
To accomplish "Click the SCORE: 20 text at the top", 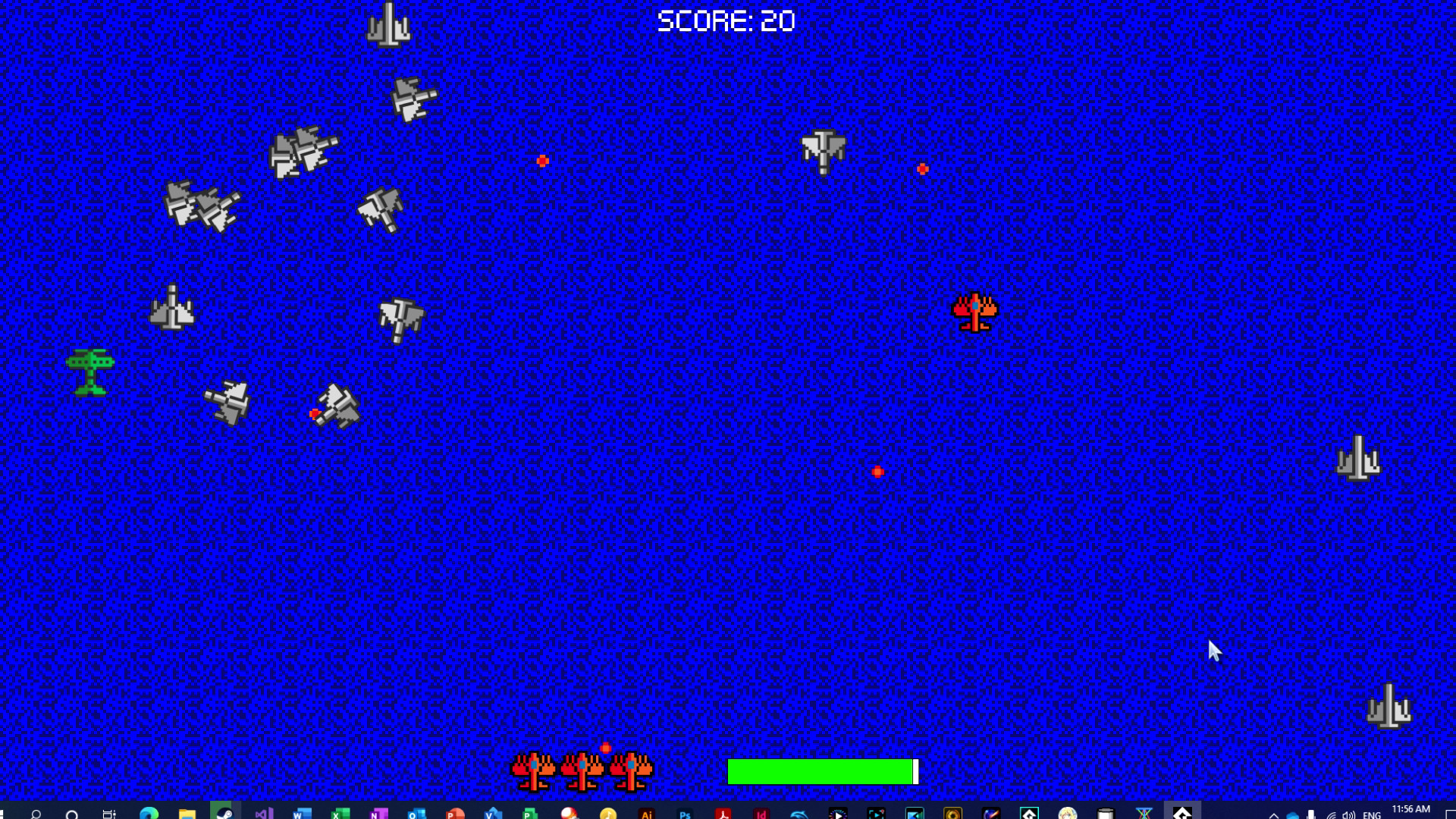I will (x=726, y=20).
